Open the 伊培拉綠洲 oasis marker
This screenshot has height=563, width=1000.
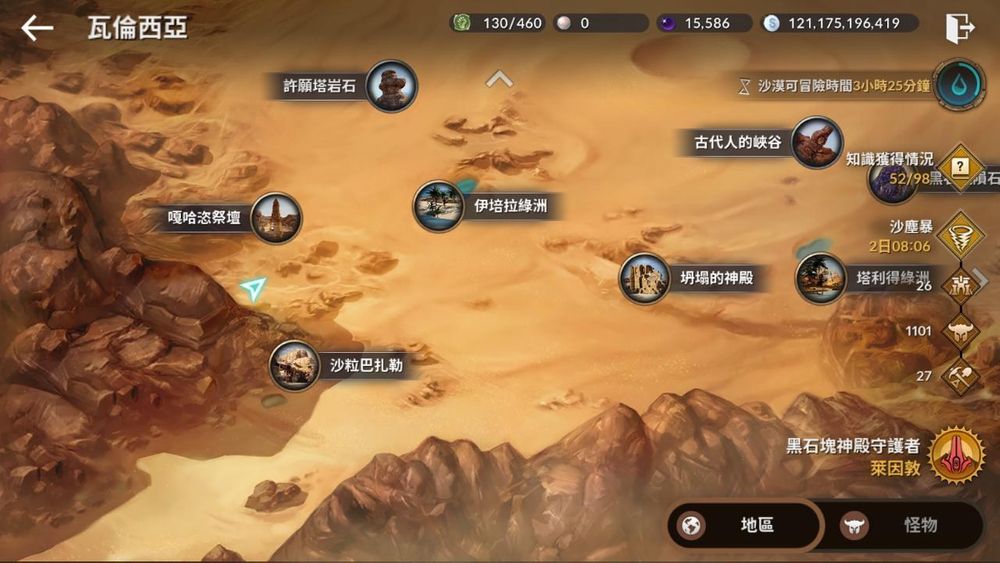(438, 206)
